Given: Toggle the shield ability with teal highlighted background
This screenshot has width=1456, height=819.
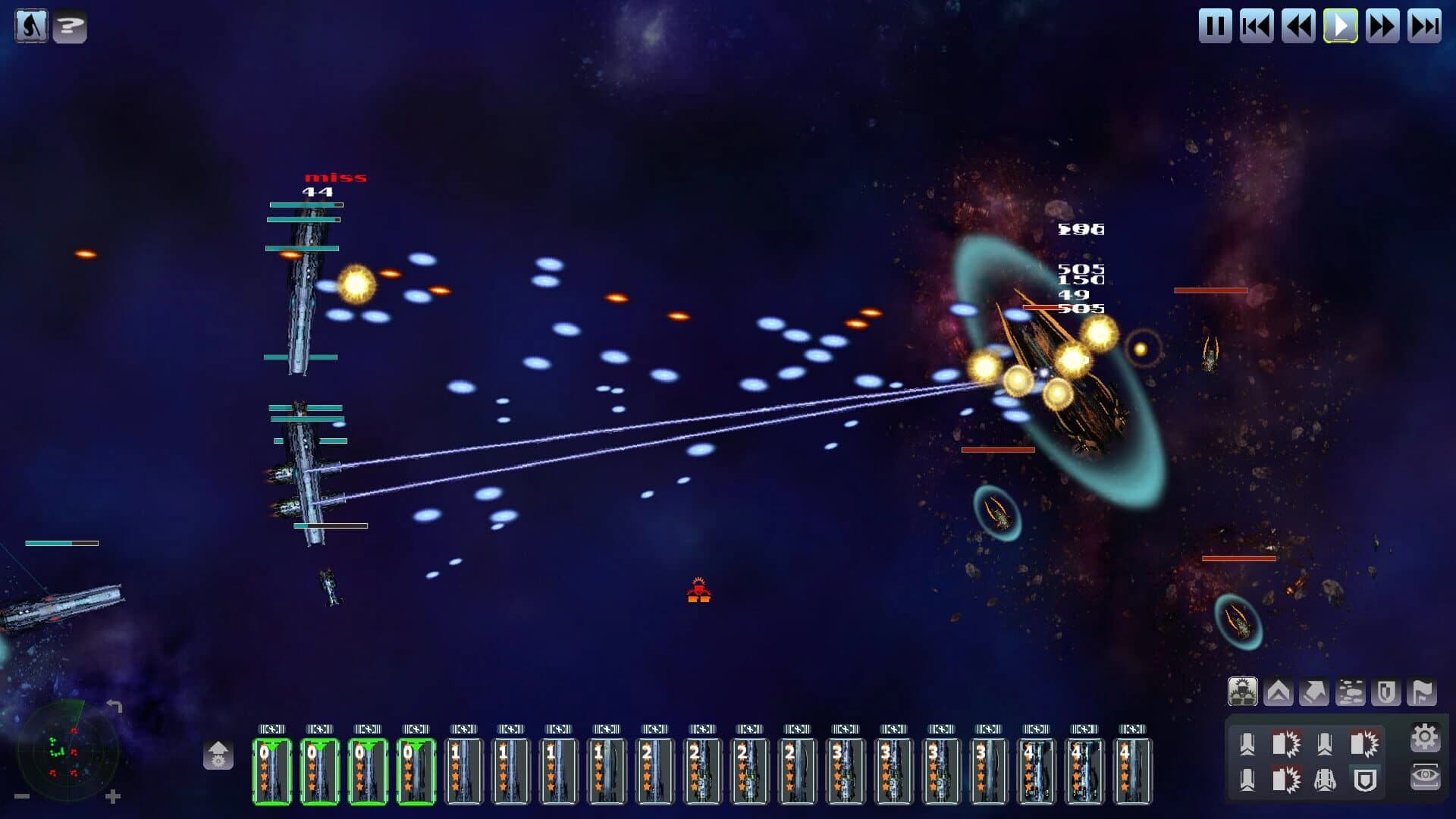Looking at the screenshot, I should click(1365, 780).
